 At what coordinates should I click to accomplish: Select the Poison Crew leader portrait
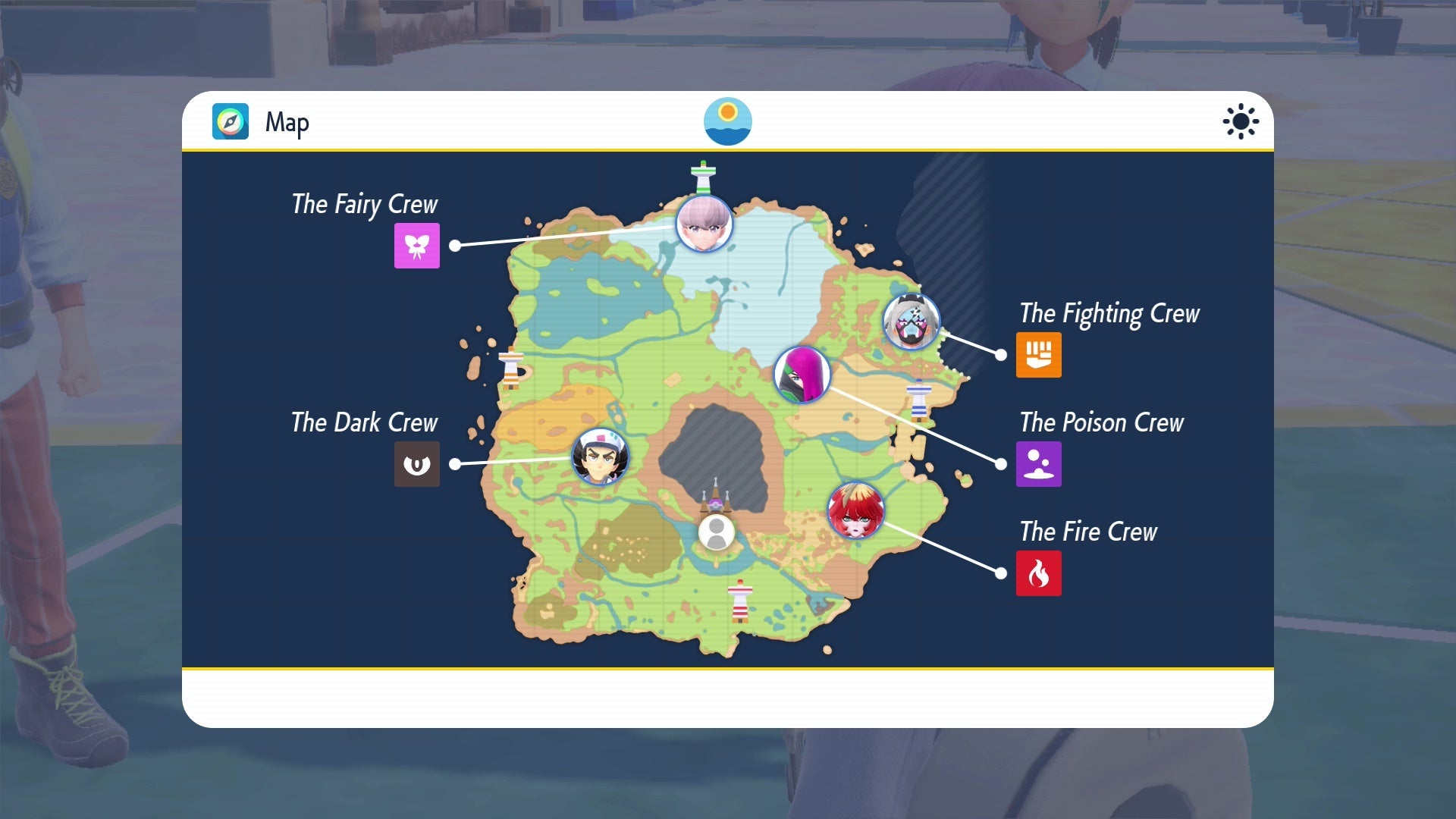pos(803,375)
